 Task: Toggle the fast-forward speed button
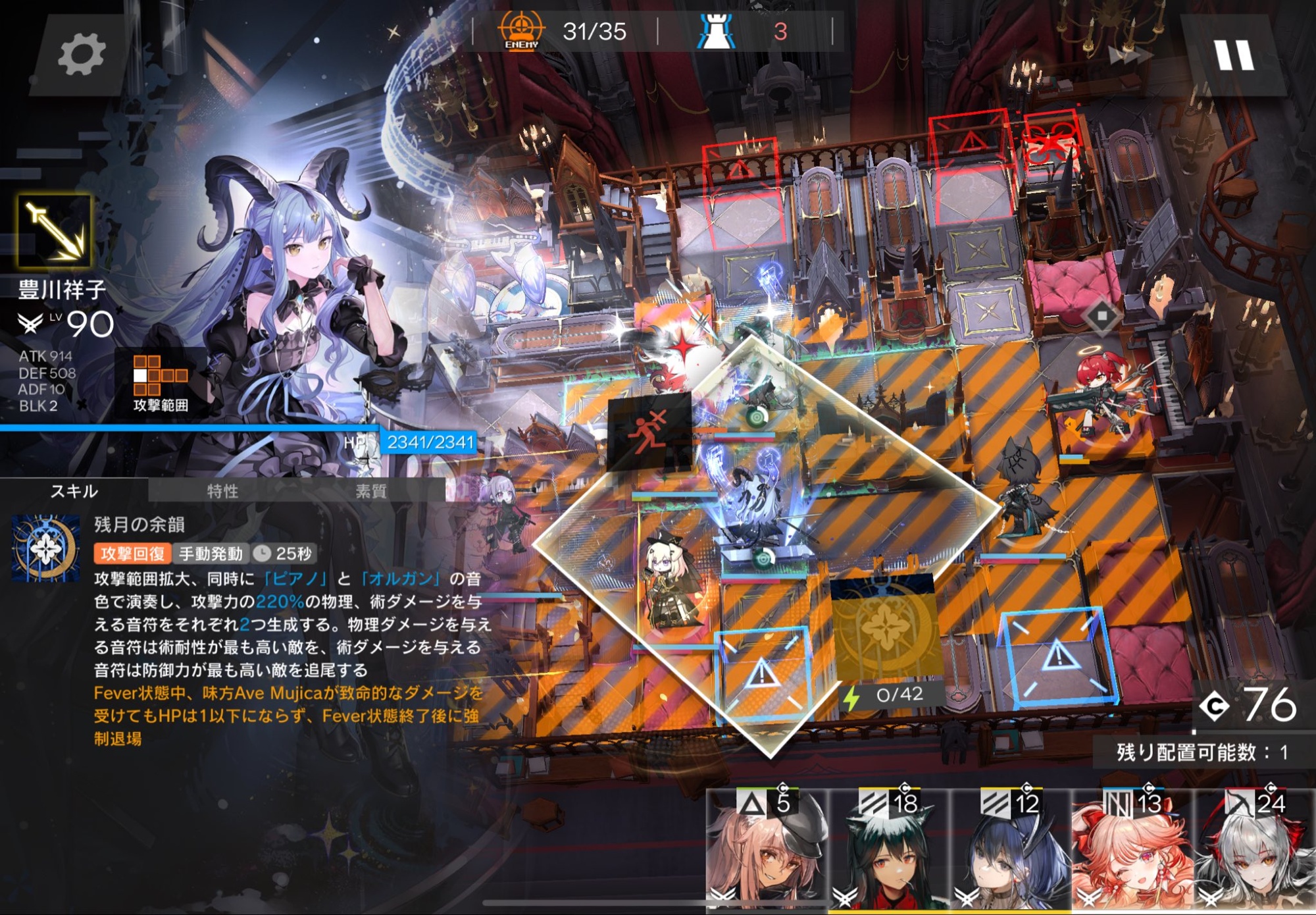[1130, 56]
